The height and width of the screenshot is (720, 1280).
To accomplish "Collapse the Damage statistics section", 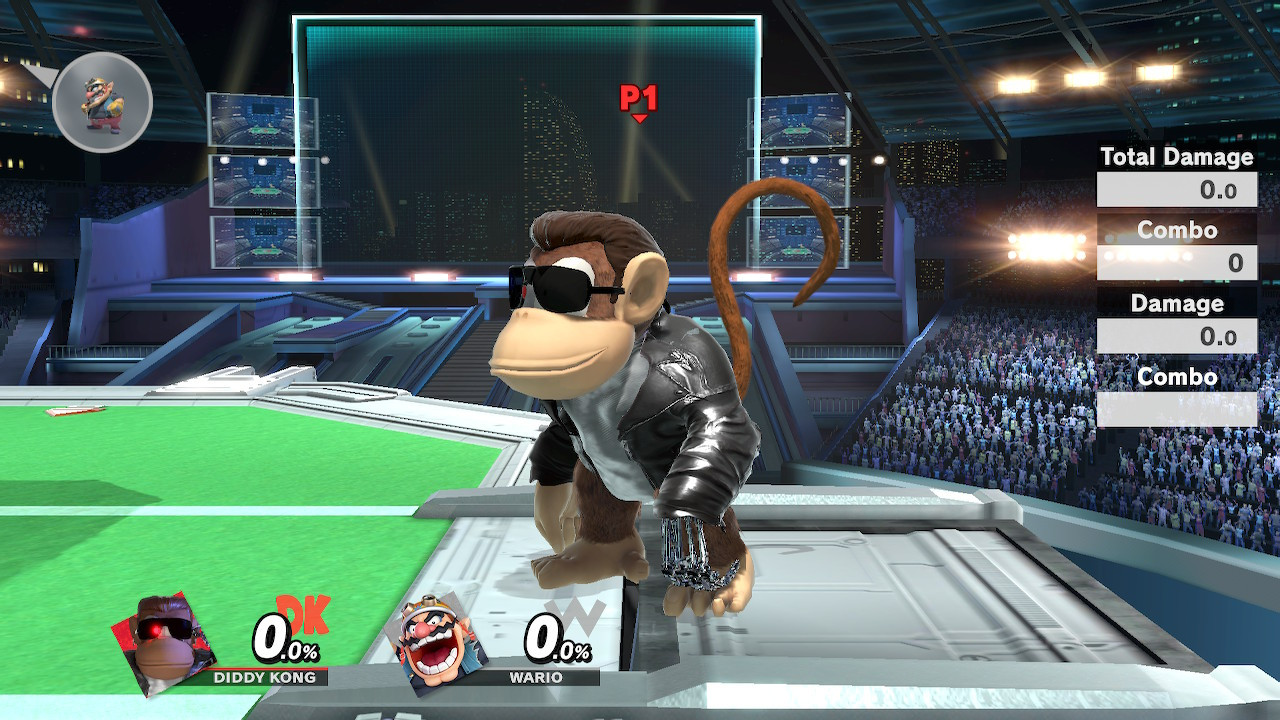I will 1177,304.
